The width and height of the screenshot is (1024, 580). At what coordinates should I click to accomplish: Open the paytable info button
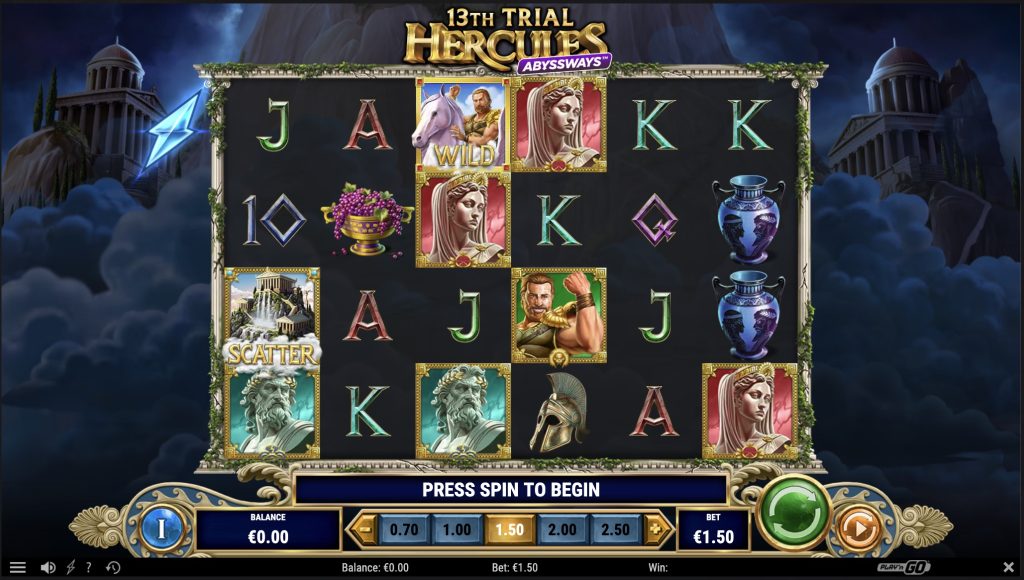click(x=160, y=527)
